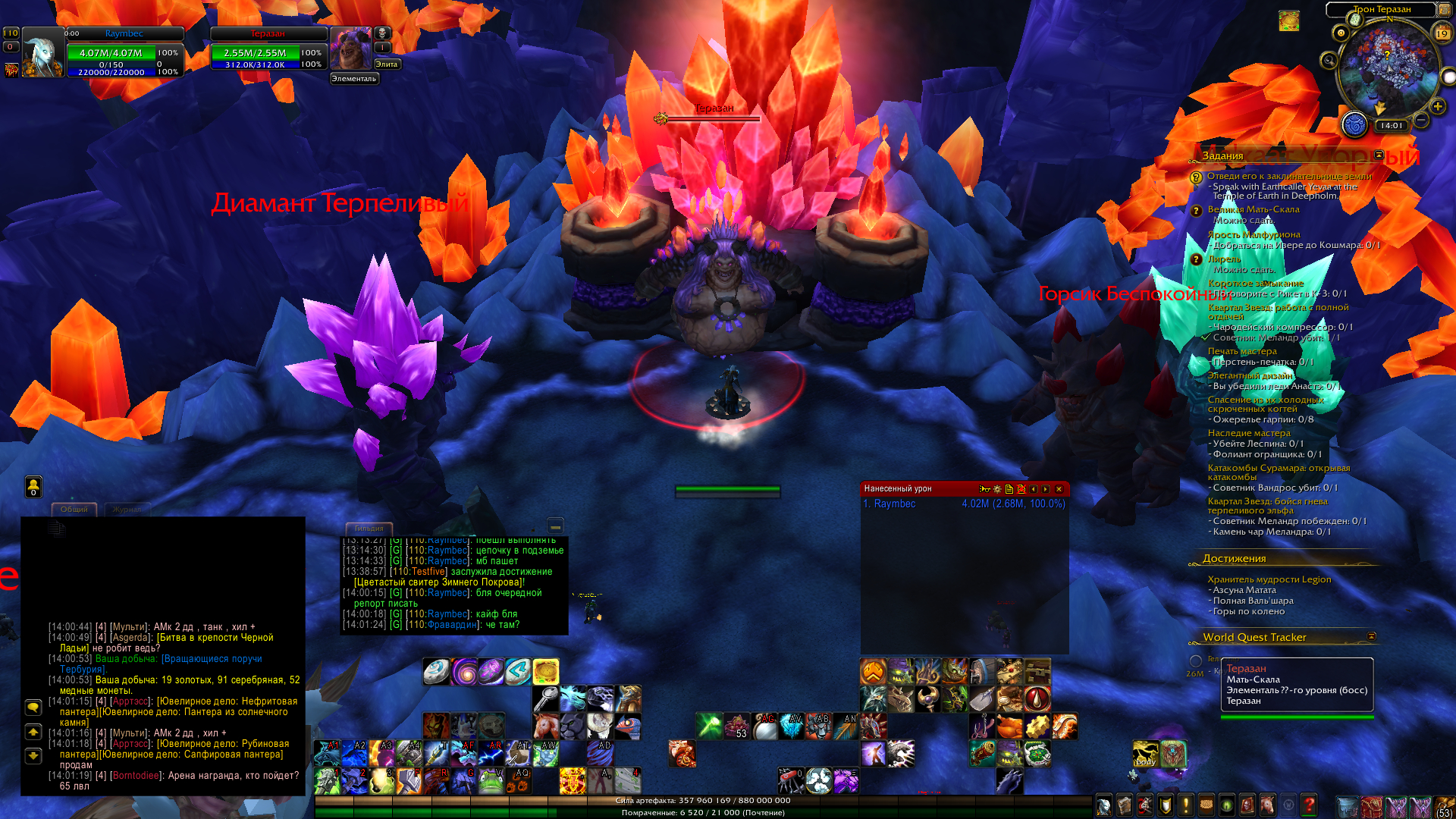This screenshot has height=819, width=1456.
Task: Use the green frog ability slot
Action: pyautogui.click(x=491, y=780)
